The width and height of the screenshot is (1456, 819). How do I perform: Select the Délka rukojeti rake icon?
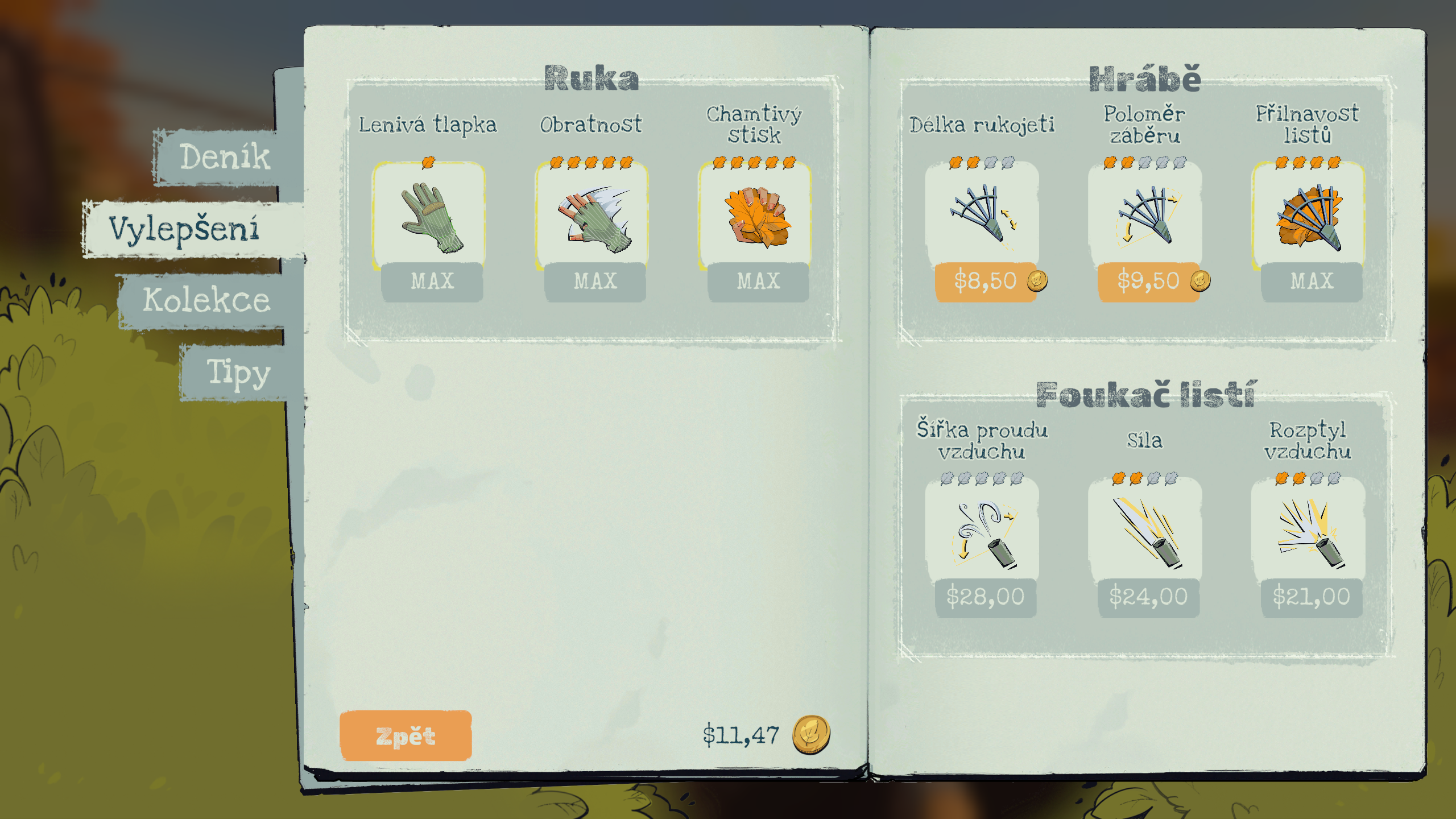(982, 215)
